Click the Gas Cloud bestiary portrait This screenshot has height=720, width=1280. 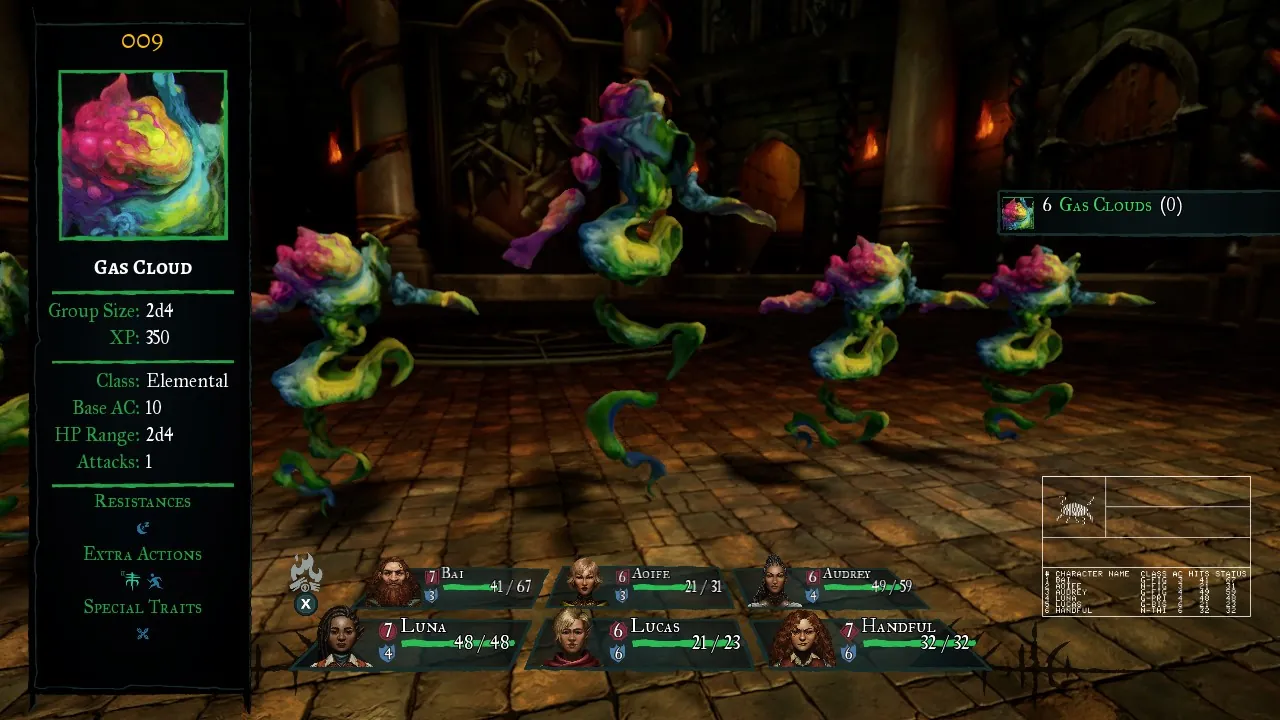143,155
